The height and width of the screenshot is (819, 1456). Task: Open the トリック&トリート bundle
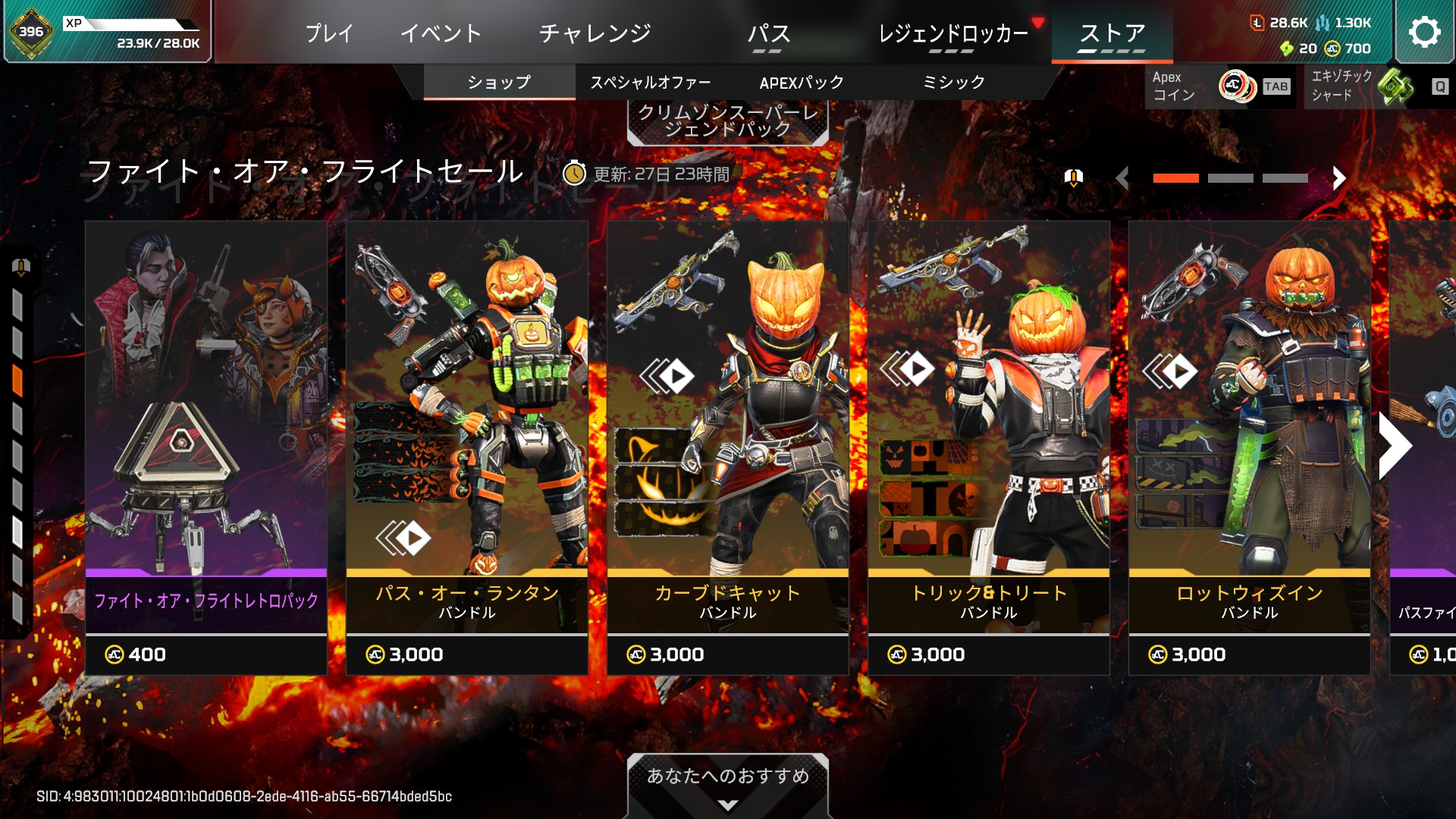point(989,447)
